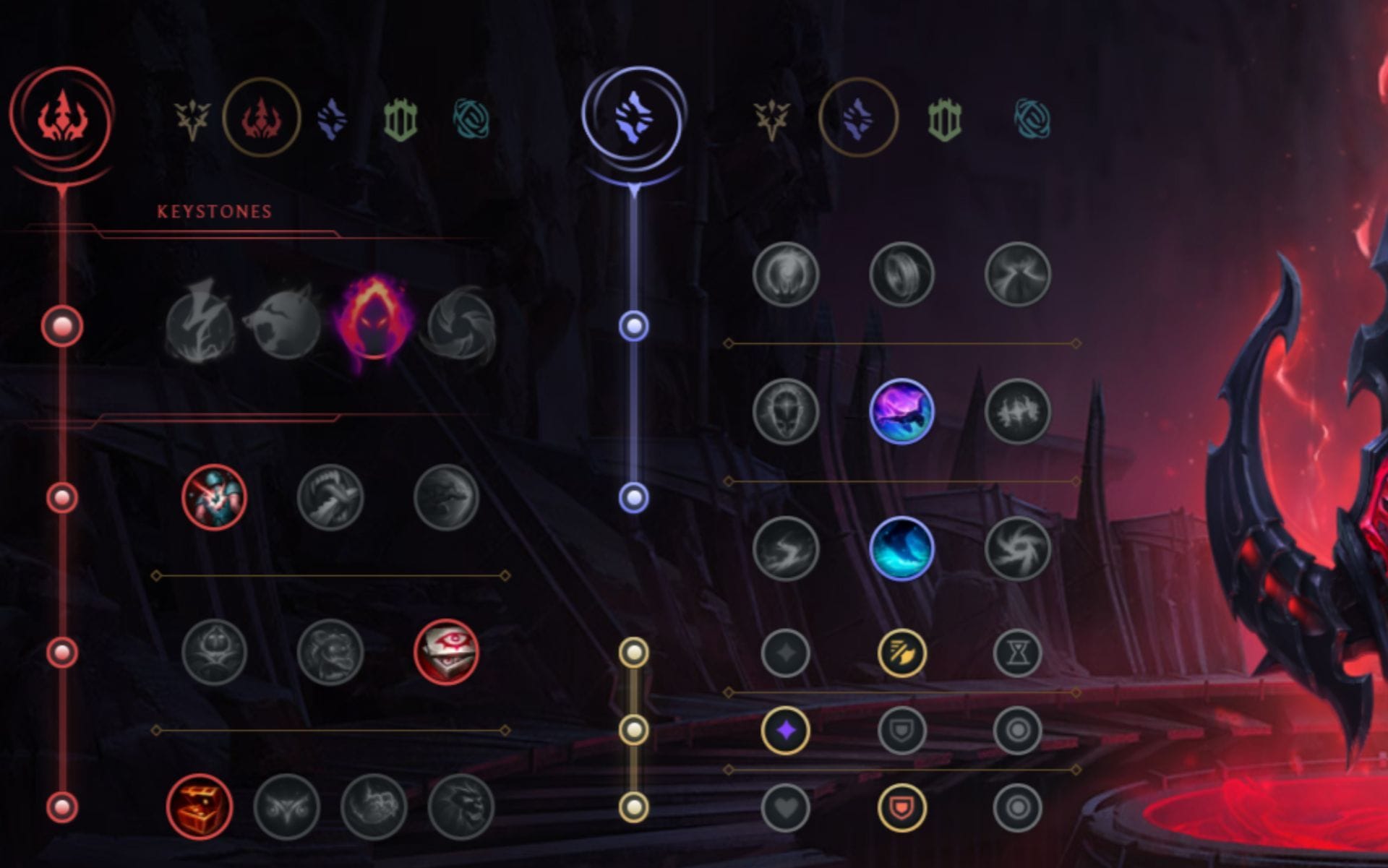Image resolution: width=1388 pixels, height=868 pixels.
Task: Choose the Waterwalking rune
Action: [x=904, y=551]
